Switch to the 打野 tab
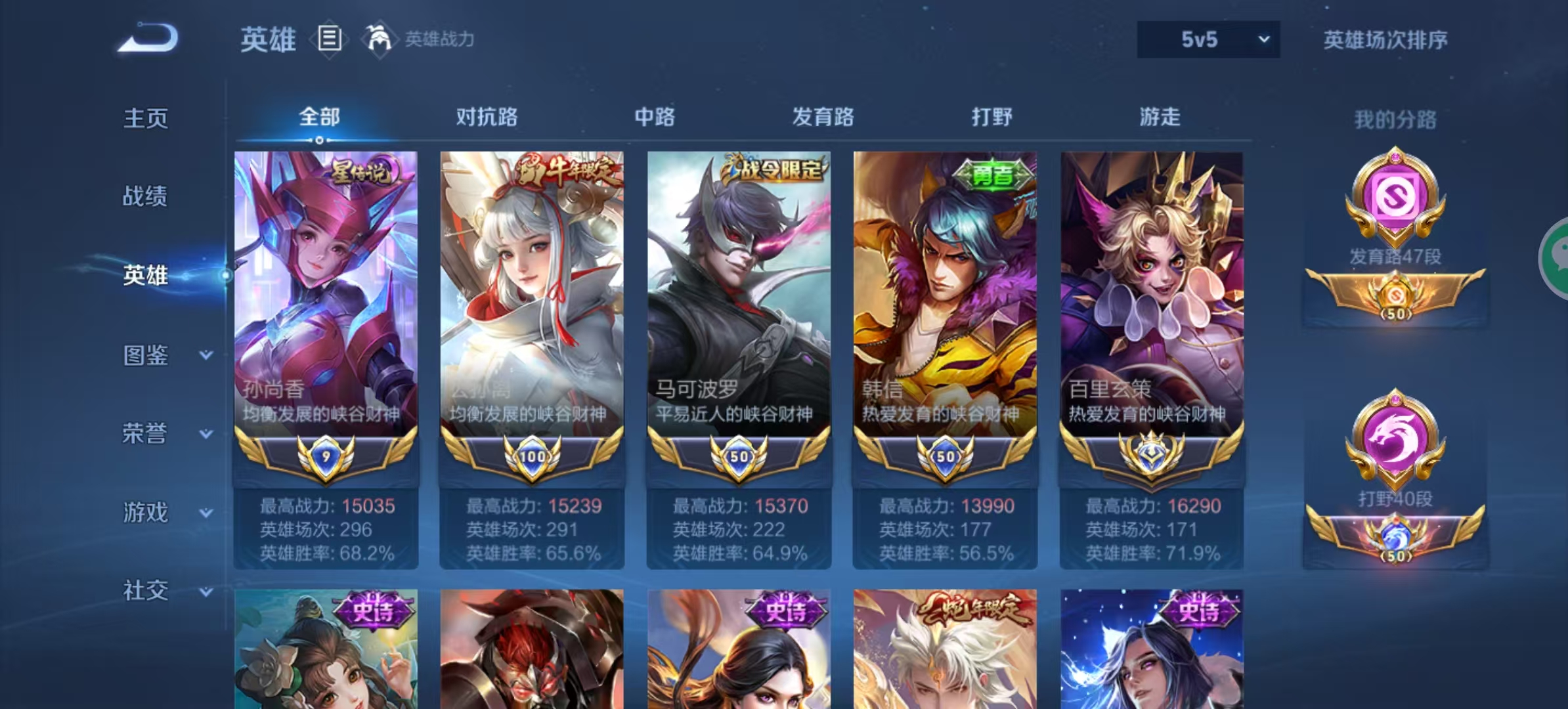This screenshot has height=709, width=1568. click(x=993, y=117)
